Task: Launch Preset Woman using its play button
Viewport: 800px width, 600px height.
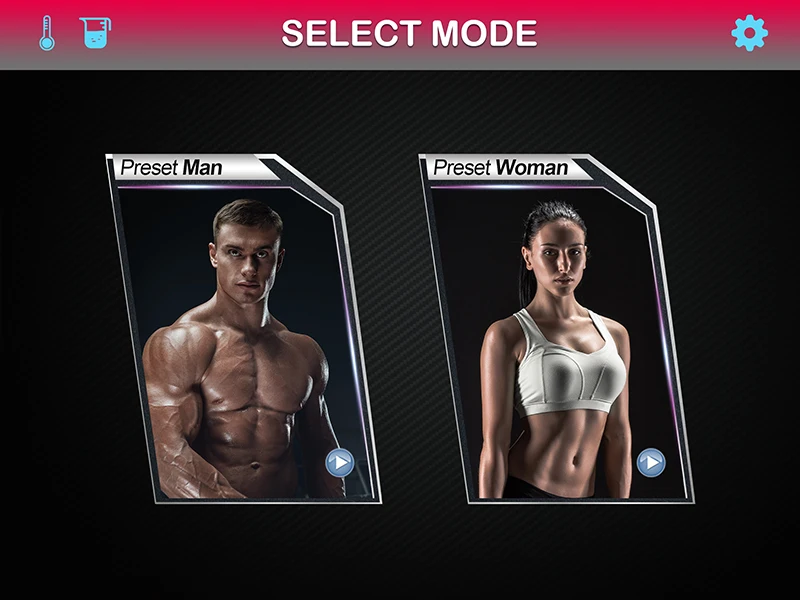Action: (x=651, y=462)
